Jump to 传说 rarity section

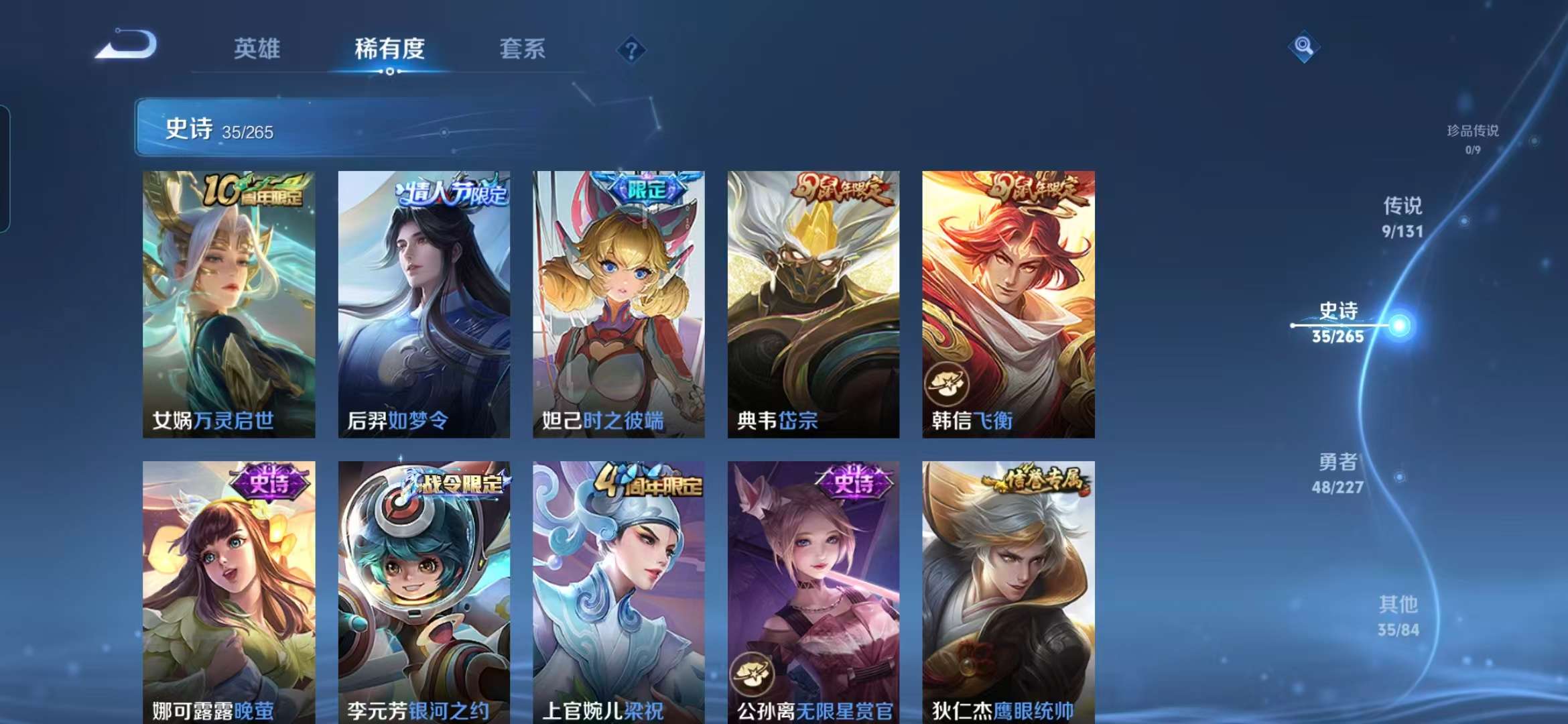tap(1402, 217)
